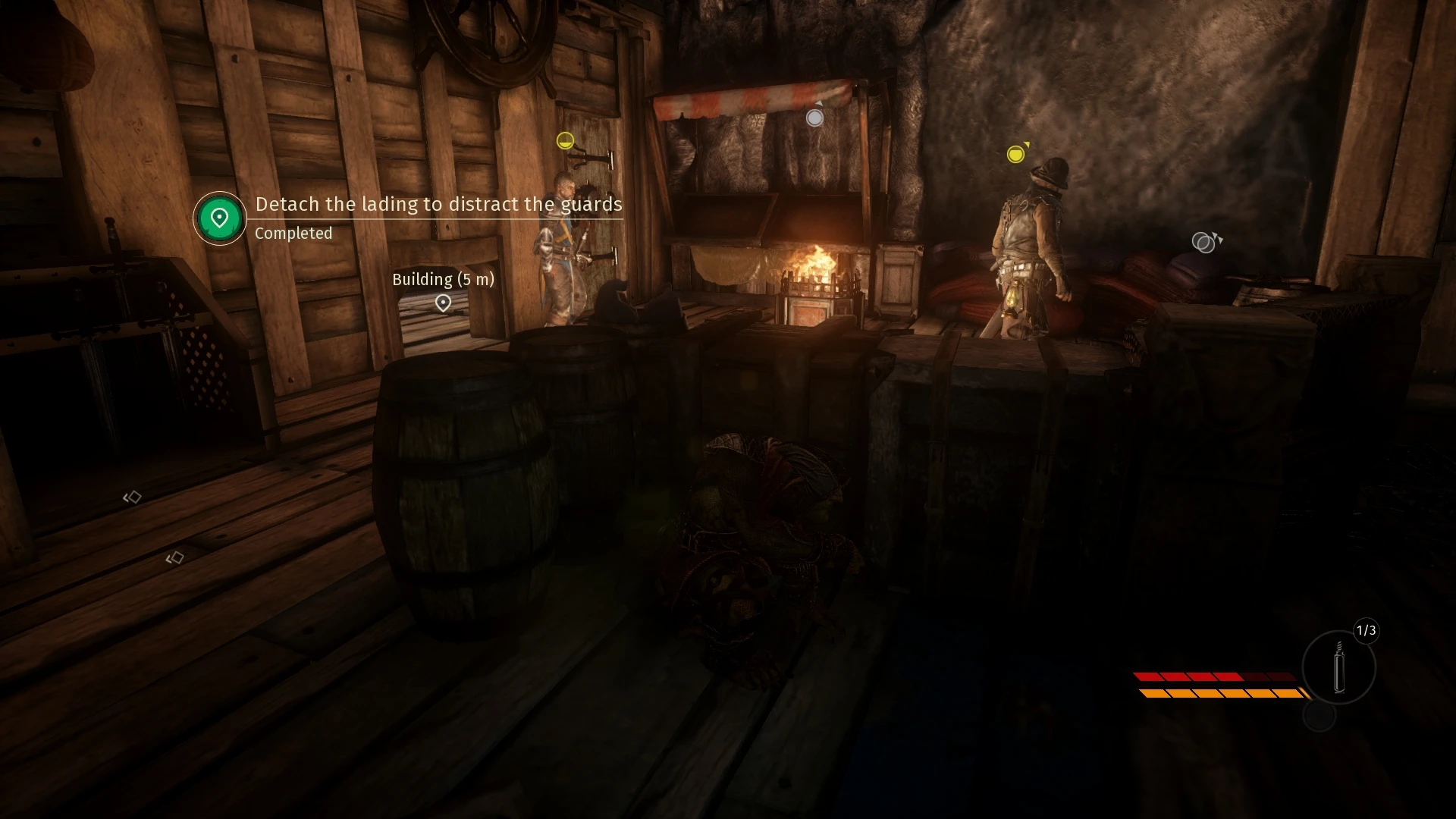This screenshot has width=1456, height=819.
Task: Expand the Building (5 m) distance label
Action: pyautogui.click(x=442, y=278)
